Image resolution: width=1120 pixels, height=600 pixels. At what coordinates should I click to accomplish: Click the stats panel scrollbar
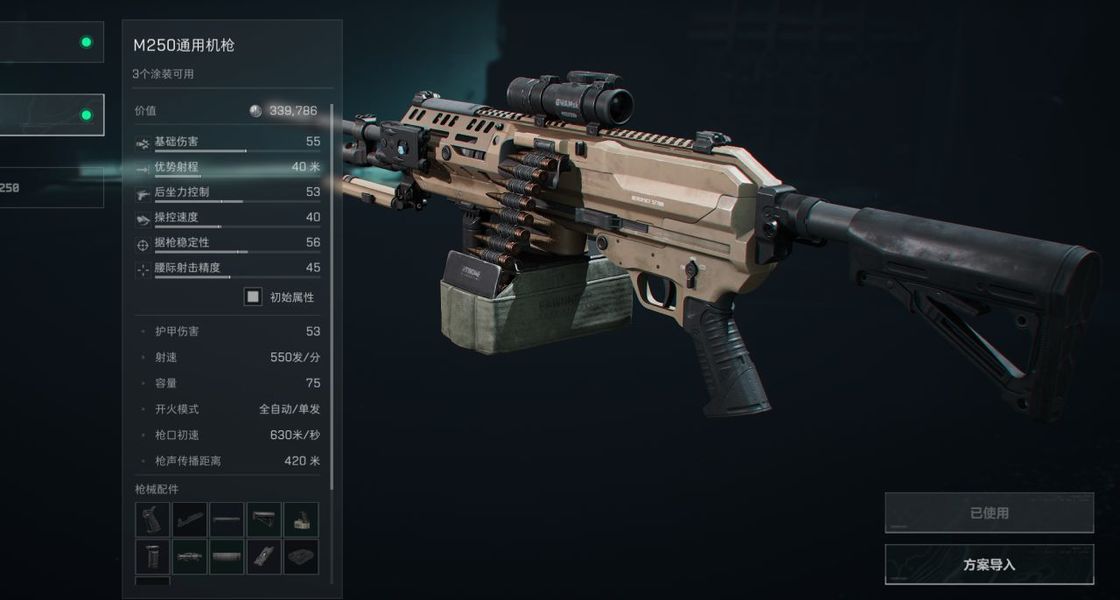(x=332, y=300)
